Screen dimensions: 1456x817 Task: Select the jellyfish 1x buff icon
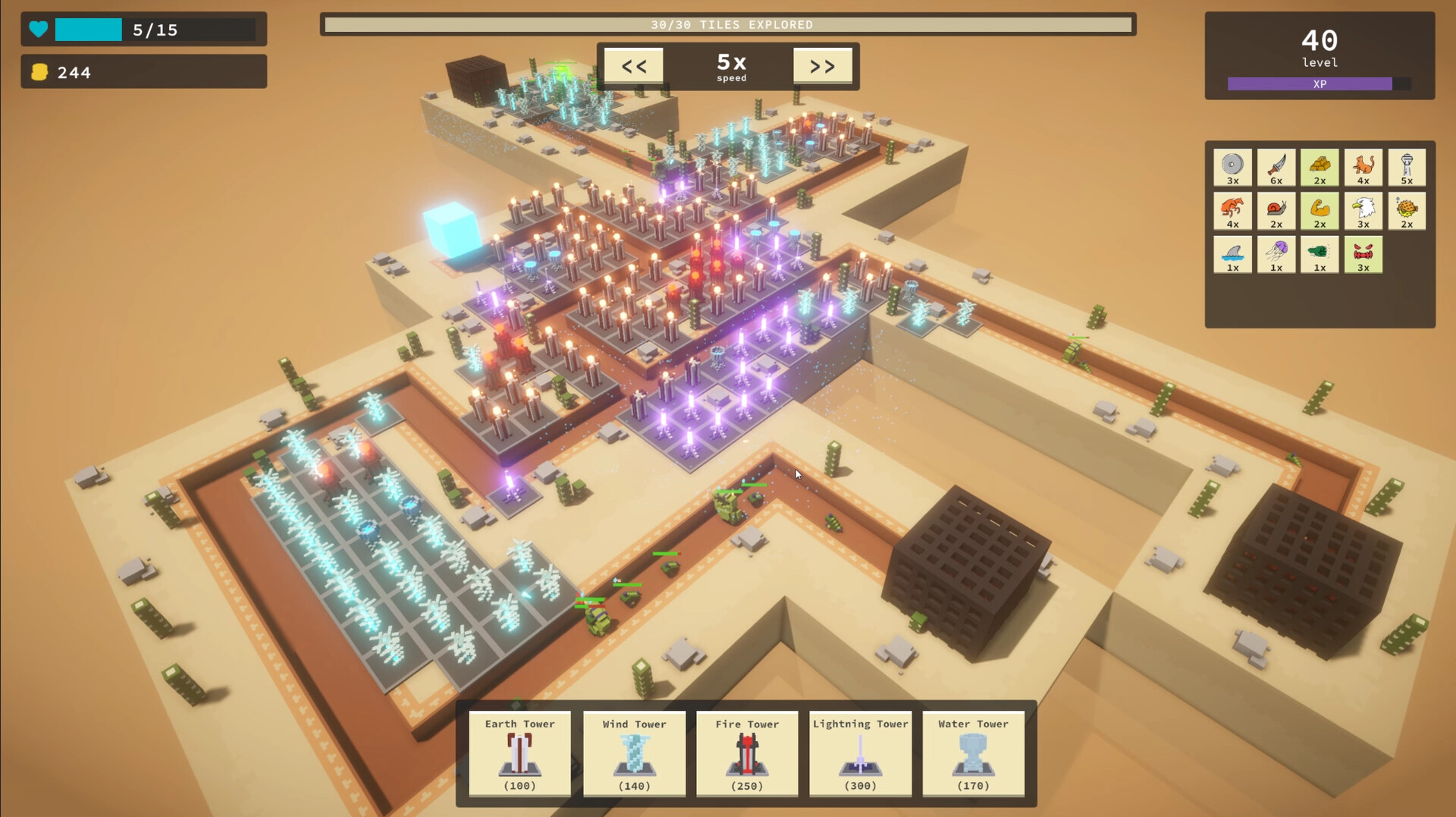[1276, 254]
